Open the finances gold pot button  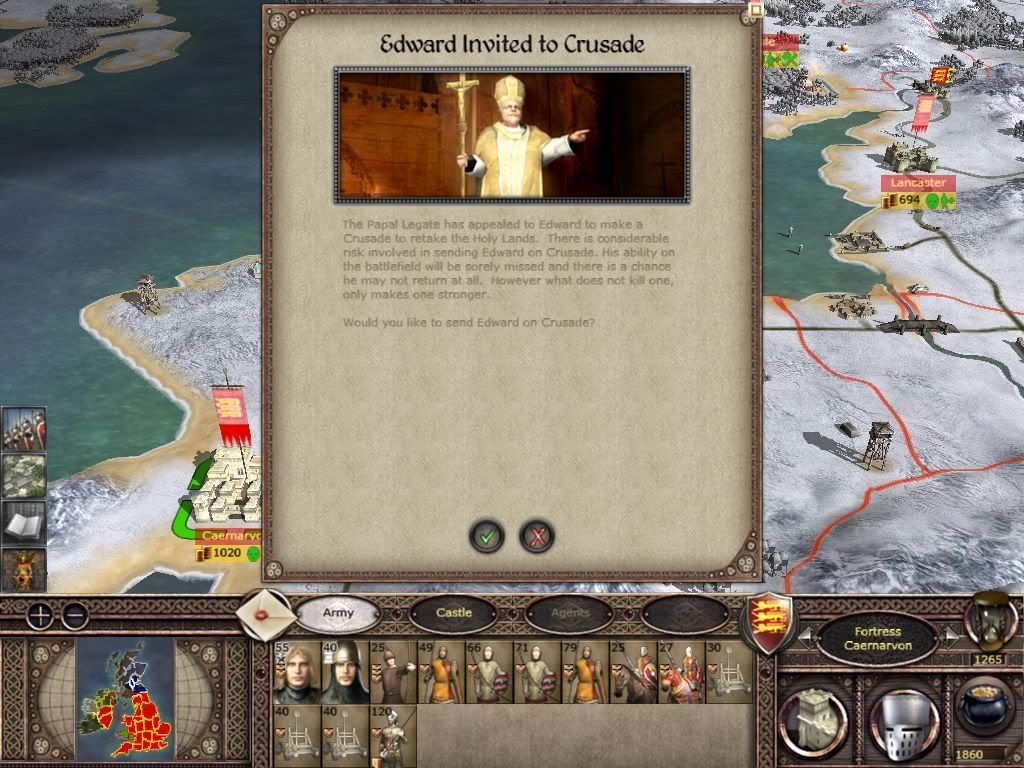(x=986, y=712)
